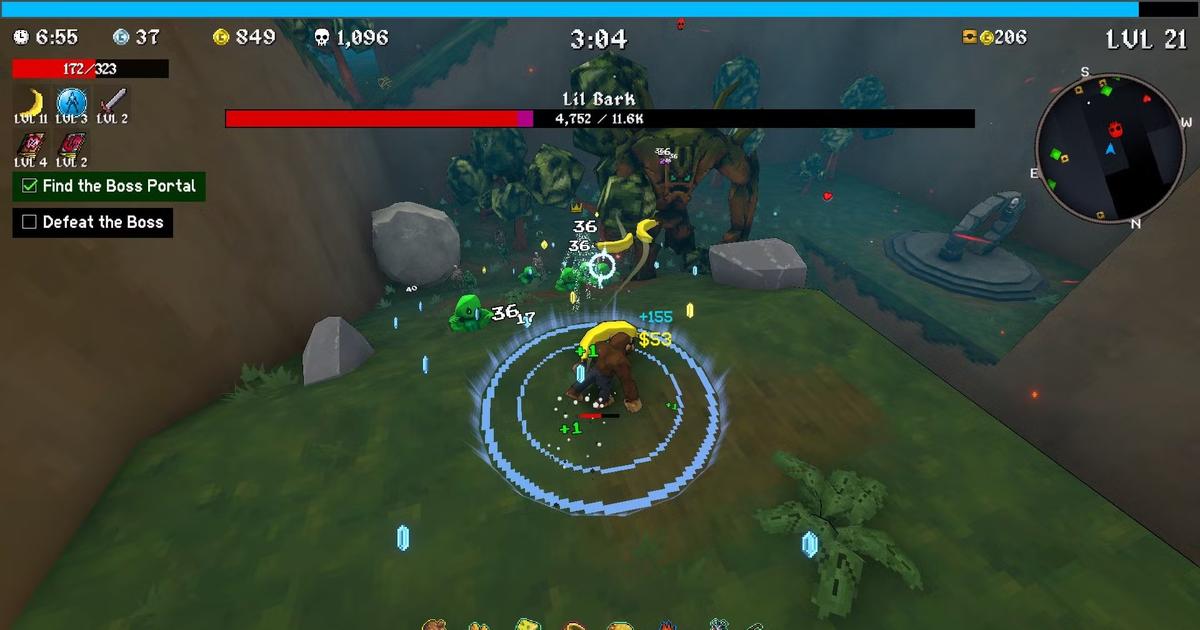Click the red boss skull on minimap
The width and height of the screenshot is (1200, 630).
pyautogui.click(x=1115, y=129)
